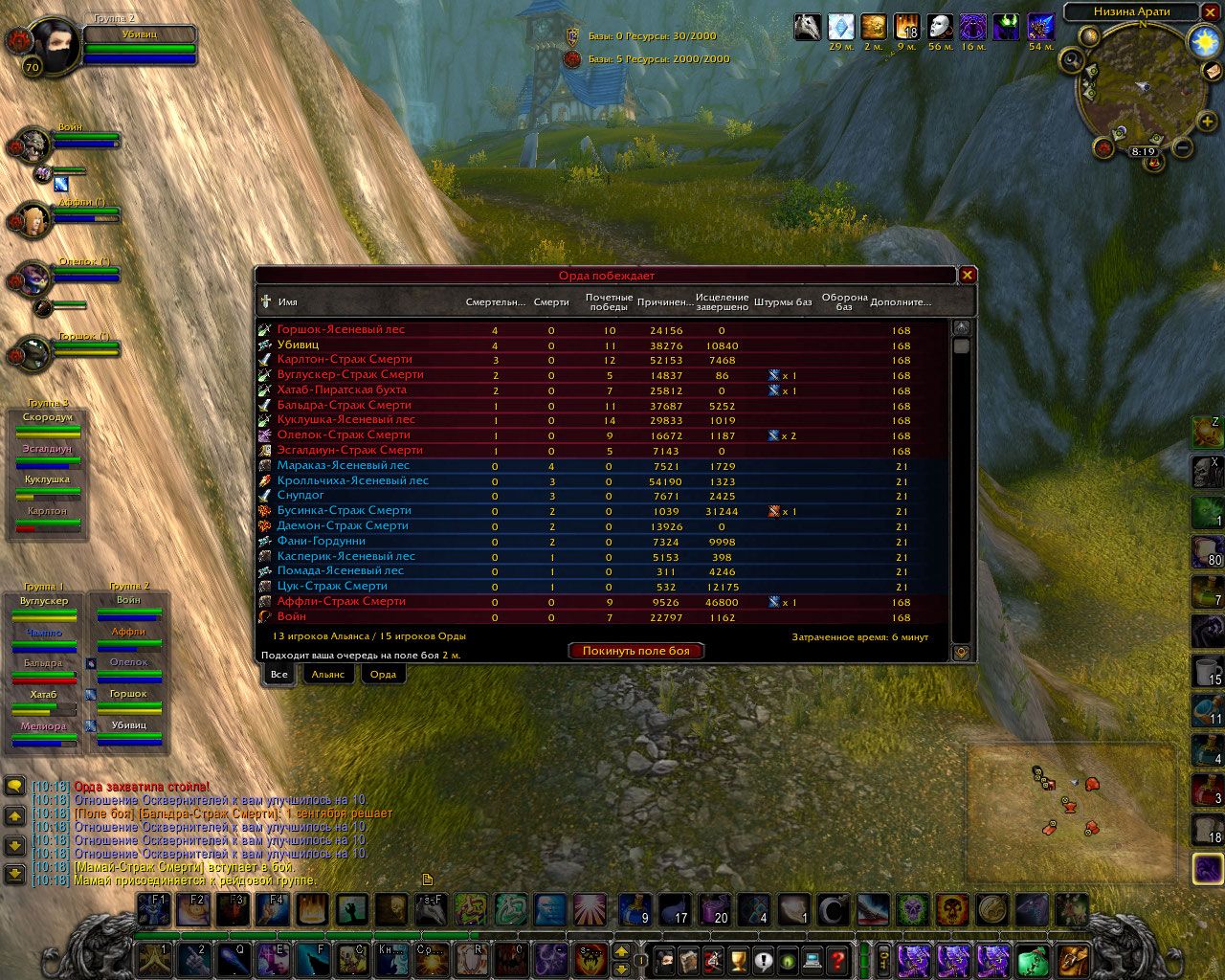
Task: Sort scoreboard by Имя column header
Action: pos(288,302)
